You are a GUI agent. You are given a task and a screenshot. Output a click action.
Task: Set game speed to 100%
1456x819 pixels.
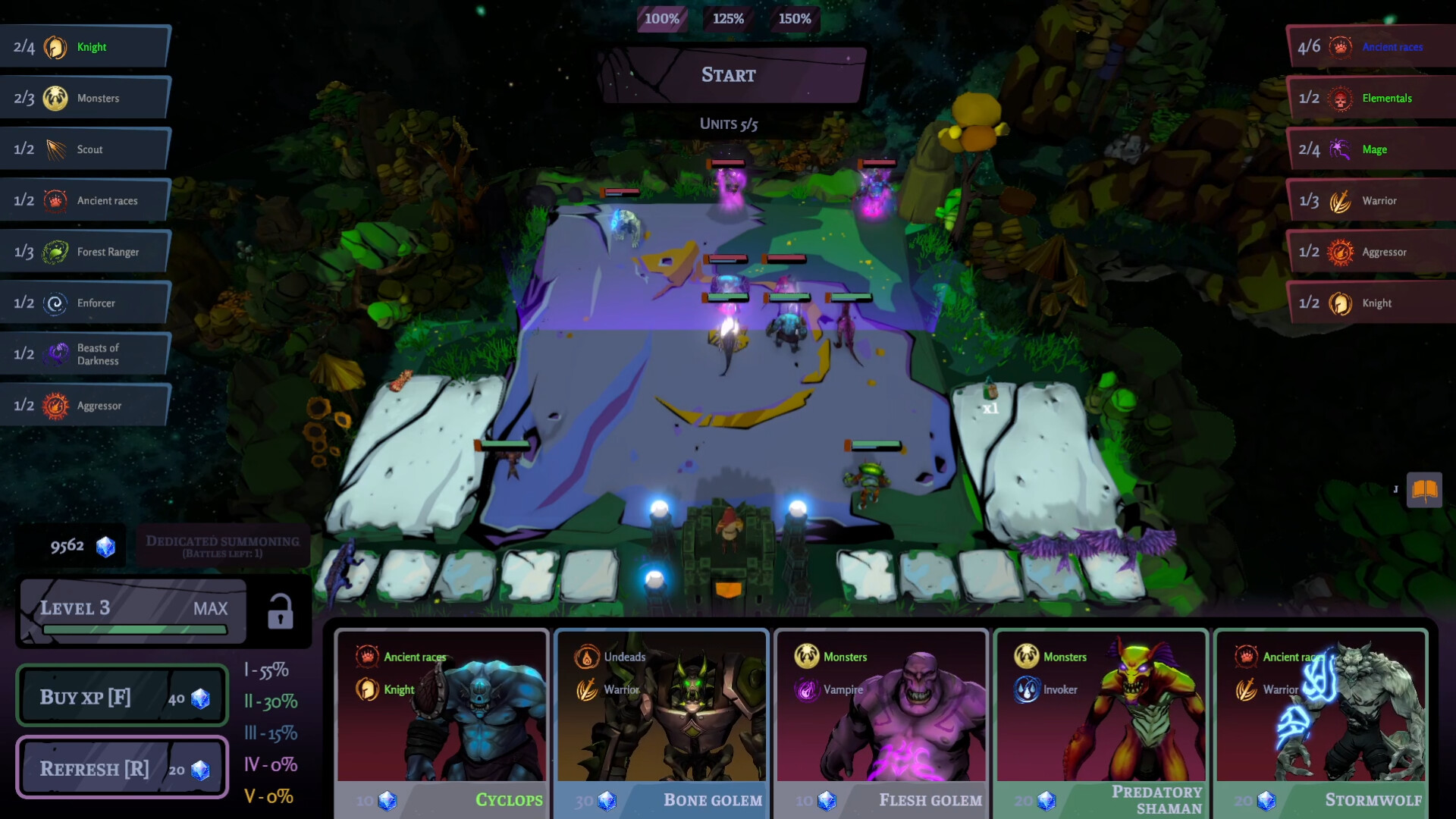click(661, 19)
